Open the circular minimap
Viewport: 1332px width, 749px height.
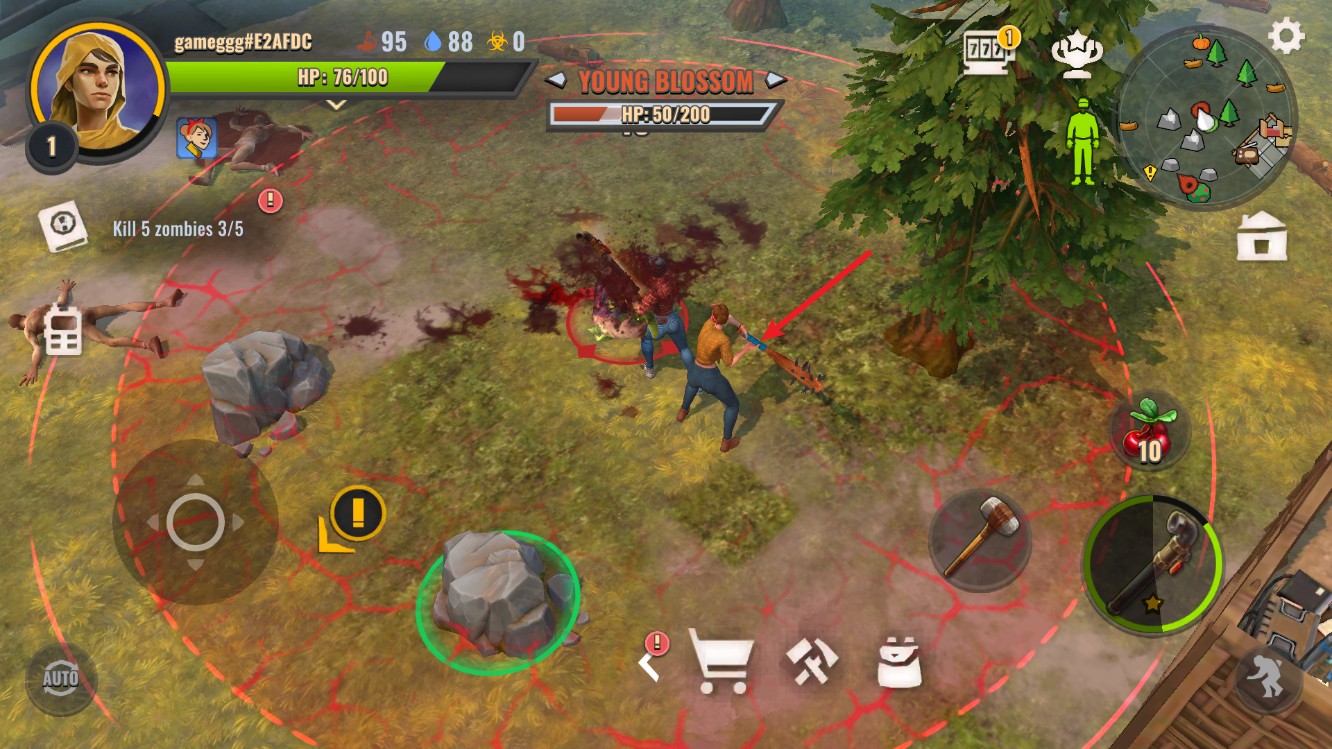(1205, 116)
